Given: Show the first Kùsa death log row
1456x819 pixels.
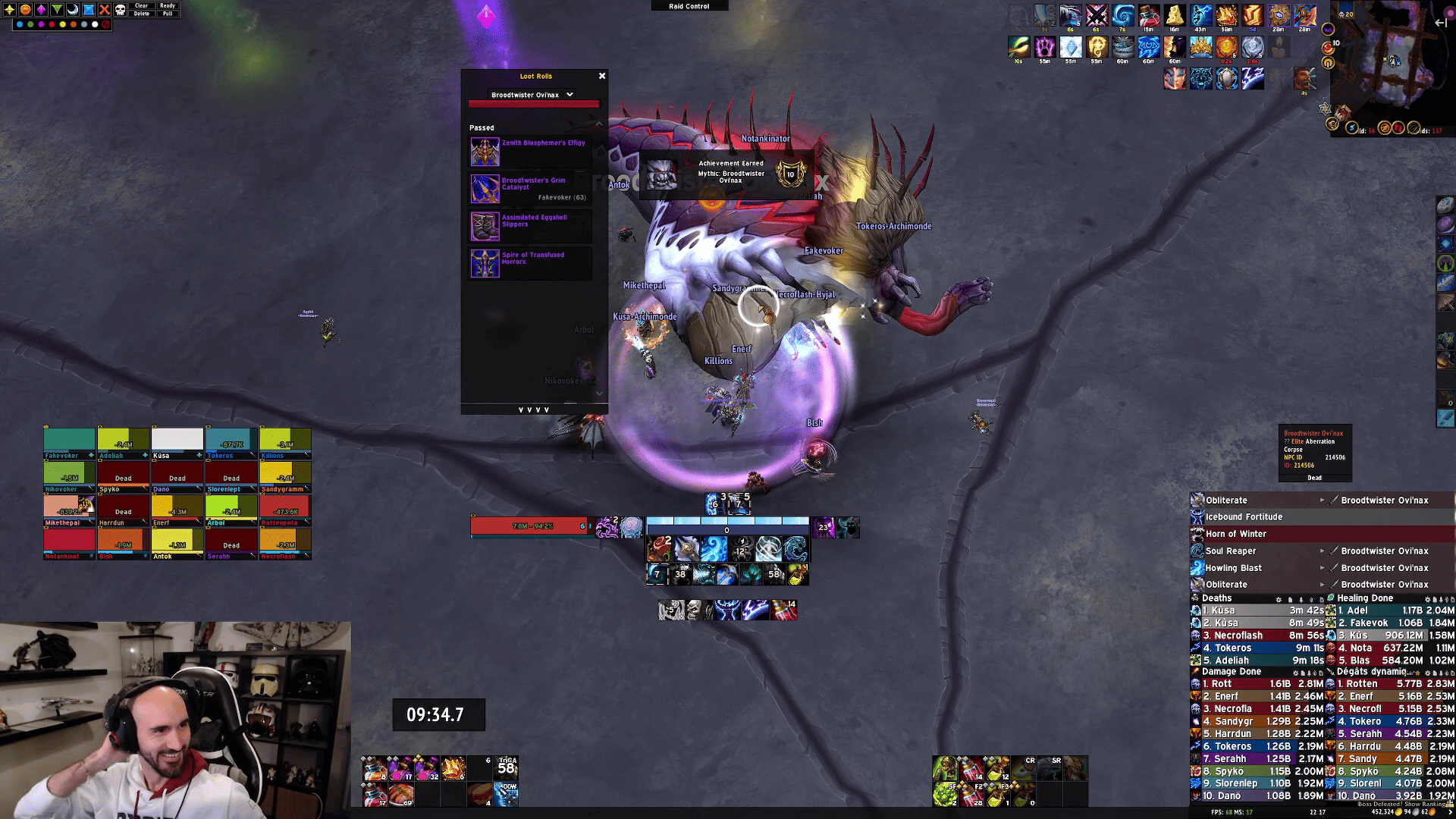Looking at the screenshot, I should click(x=1259, y=610).
